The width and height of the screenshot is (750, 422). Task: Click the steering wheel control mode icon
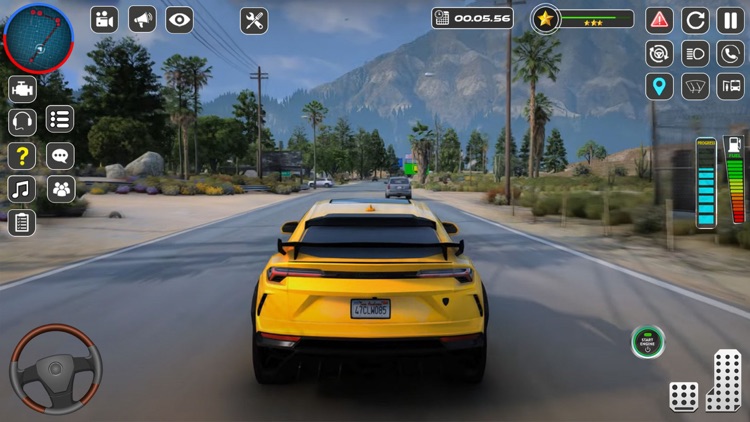tap(659, 53)
